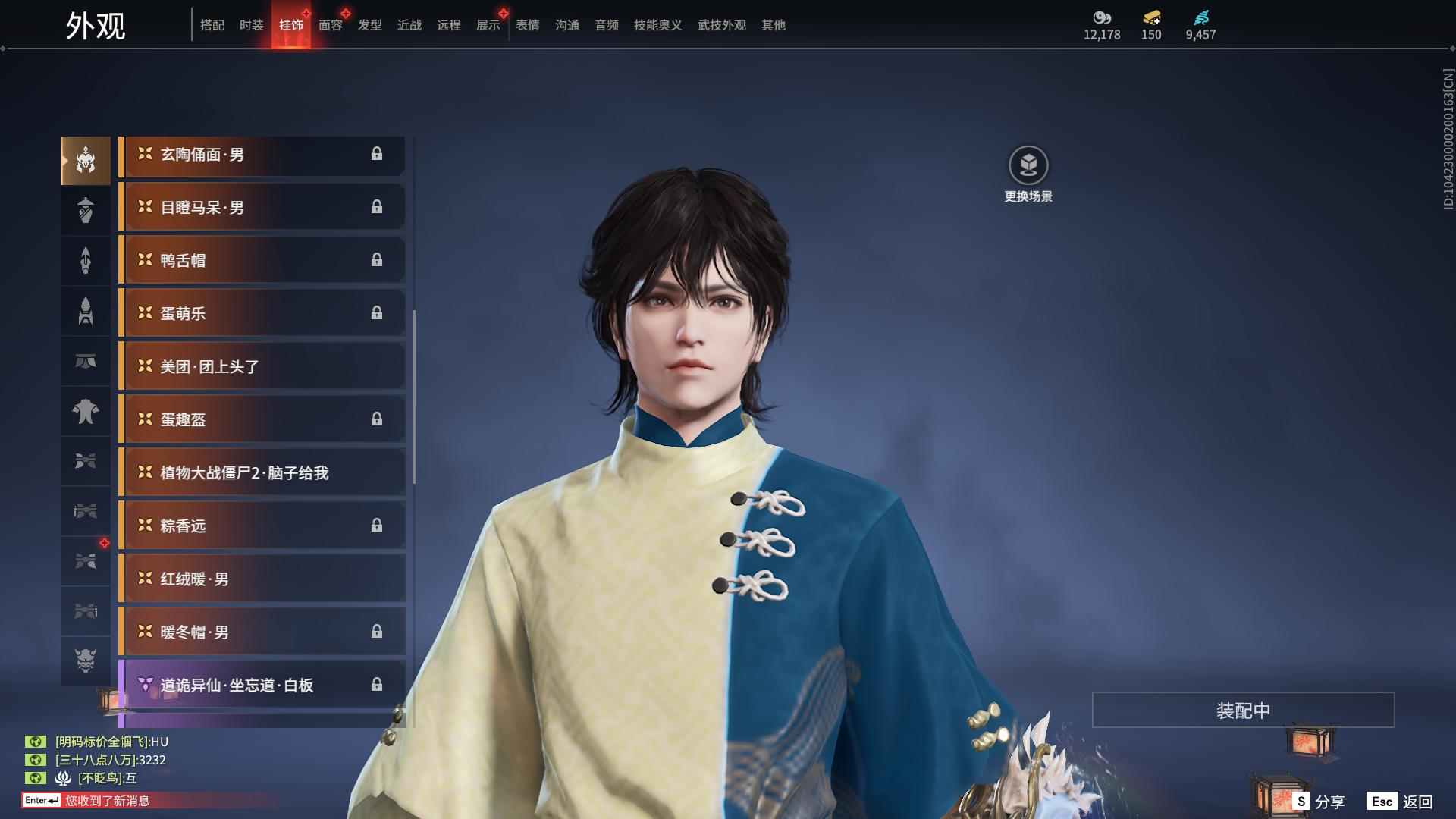The height and width of the screenshot is (819, 1456).
Task: Click the 装配中 equip button
Action: [x=1243, y=711]
